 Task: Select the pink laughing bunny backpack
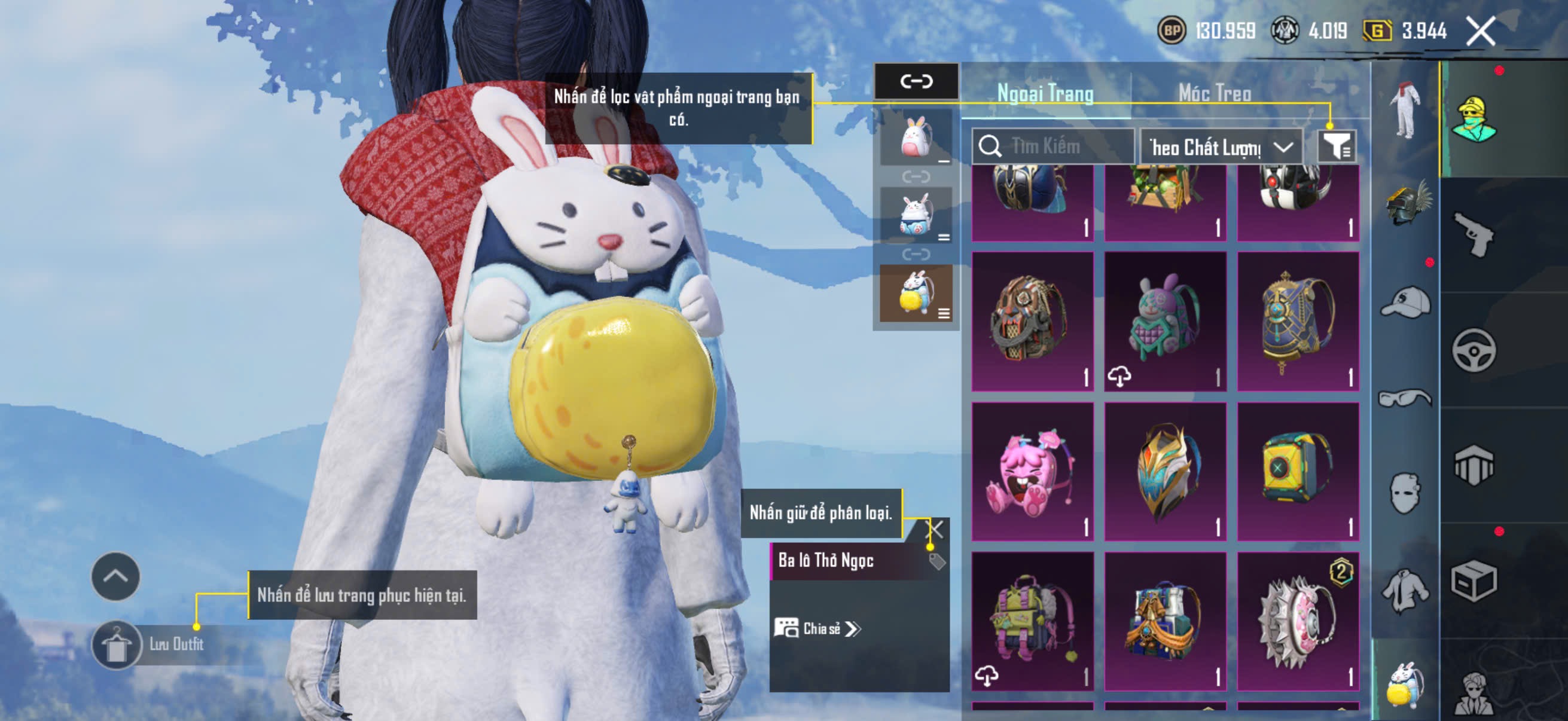point(1032,472)
